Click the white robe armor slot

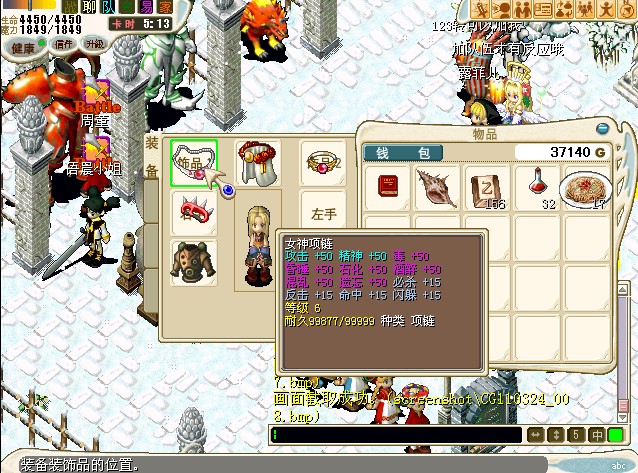click(257, 162)
